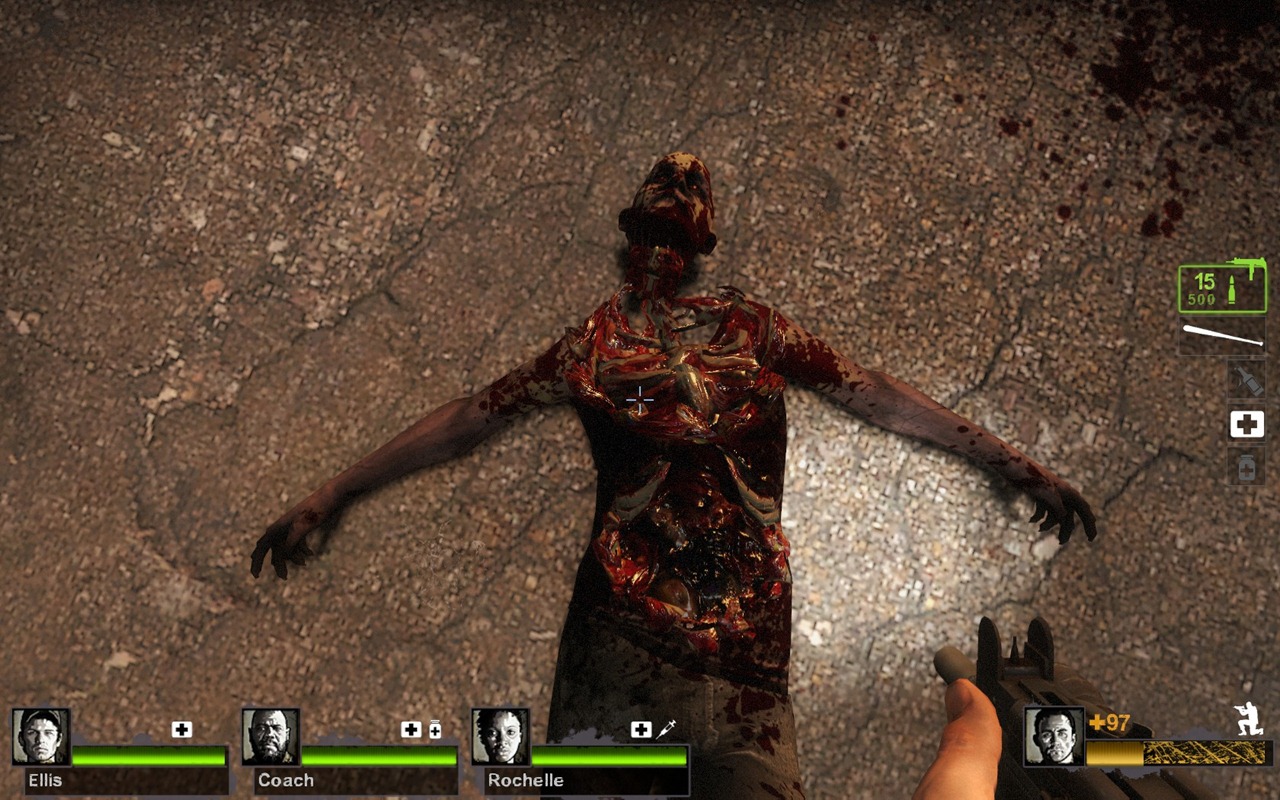Click Rochelle's adrenaline syringe icon

coord(666,730)
